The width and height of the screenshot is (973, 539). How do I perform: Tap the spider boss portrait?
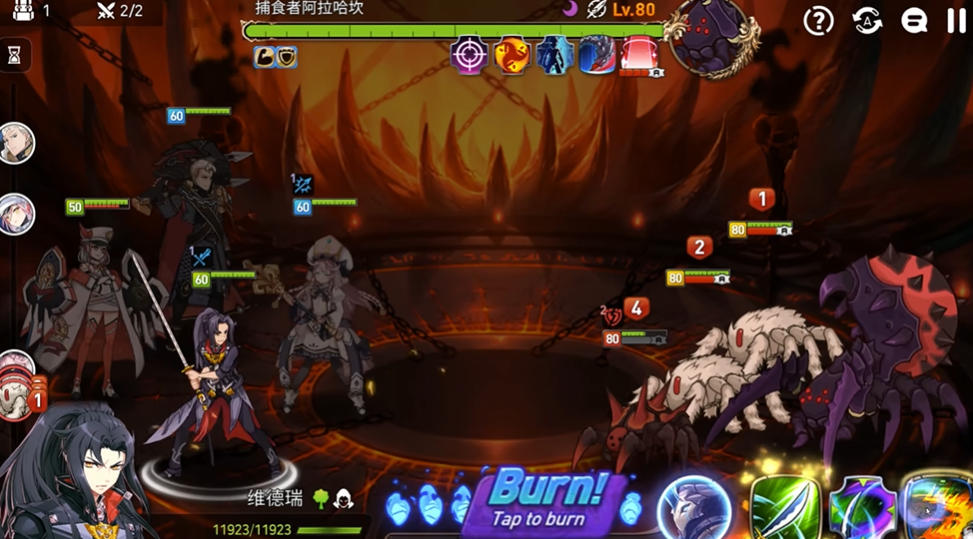pyautogui.click(x=711, y=38)
